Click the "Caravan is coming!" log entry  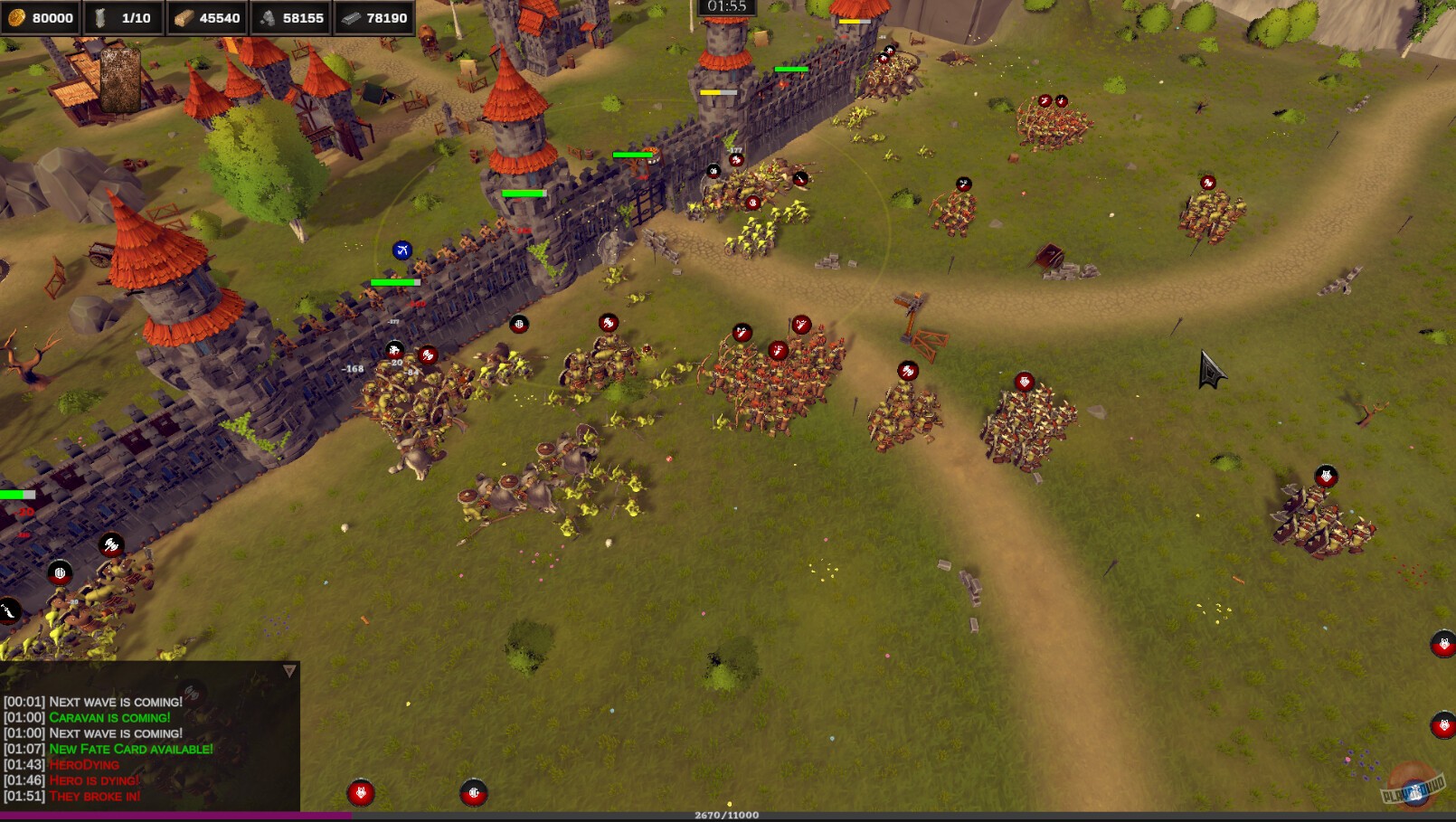(109, 719)
